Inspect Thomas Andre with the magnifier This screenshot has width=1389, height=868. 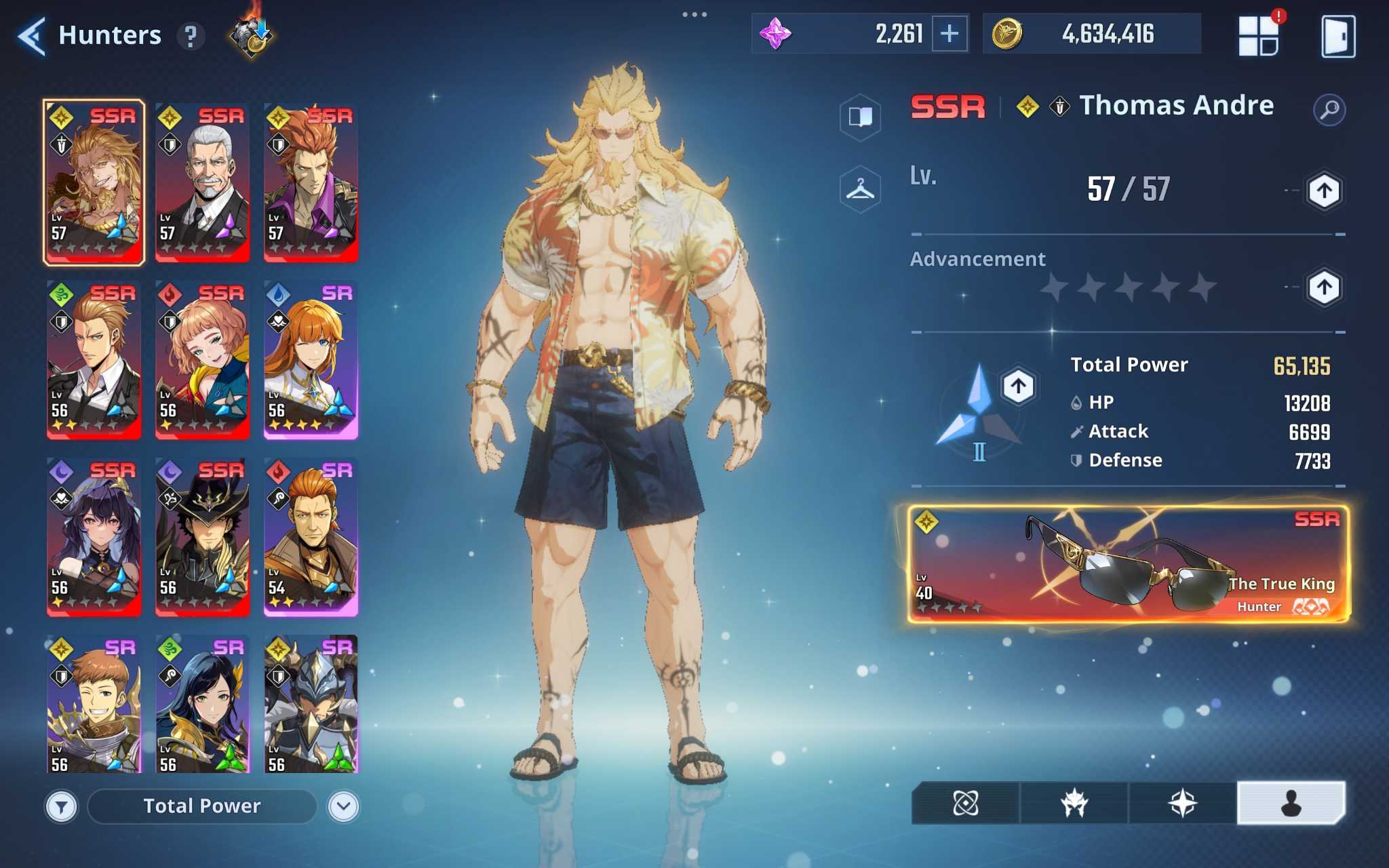[1329, 109]
